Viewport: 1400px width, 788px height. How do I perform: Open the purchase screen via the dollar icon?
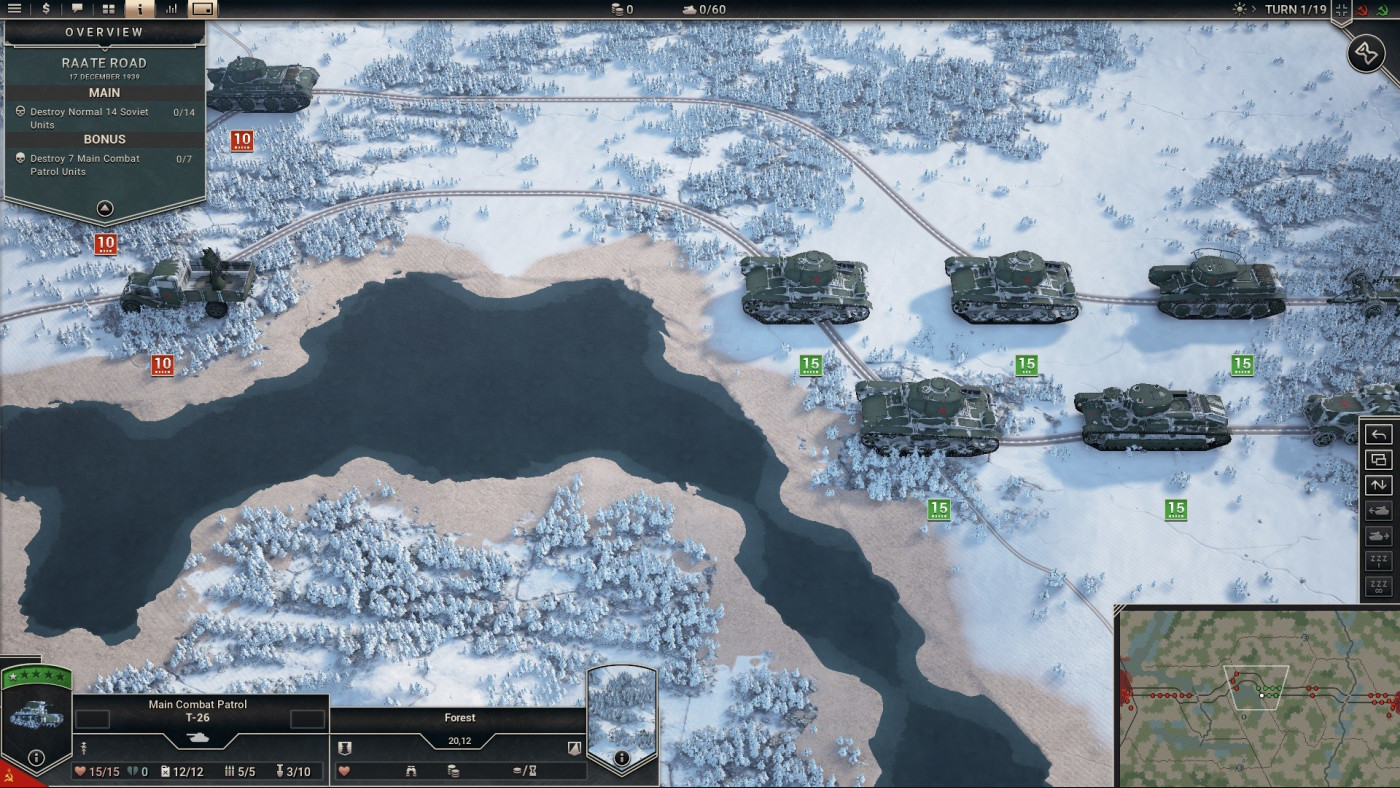pos(44,9)
